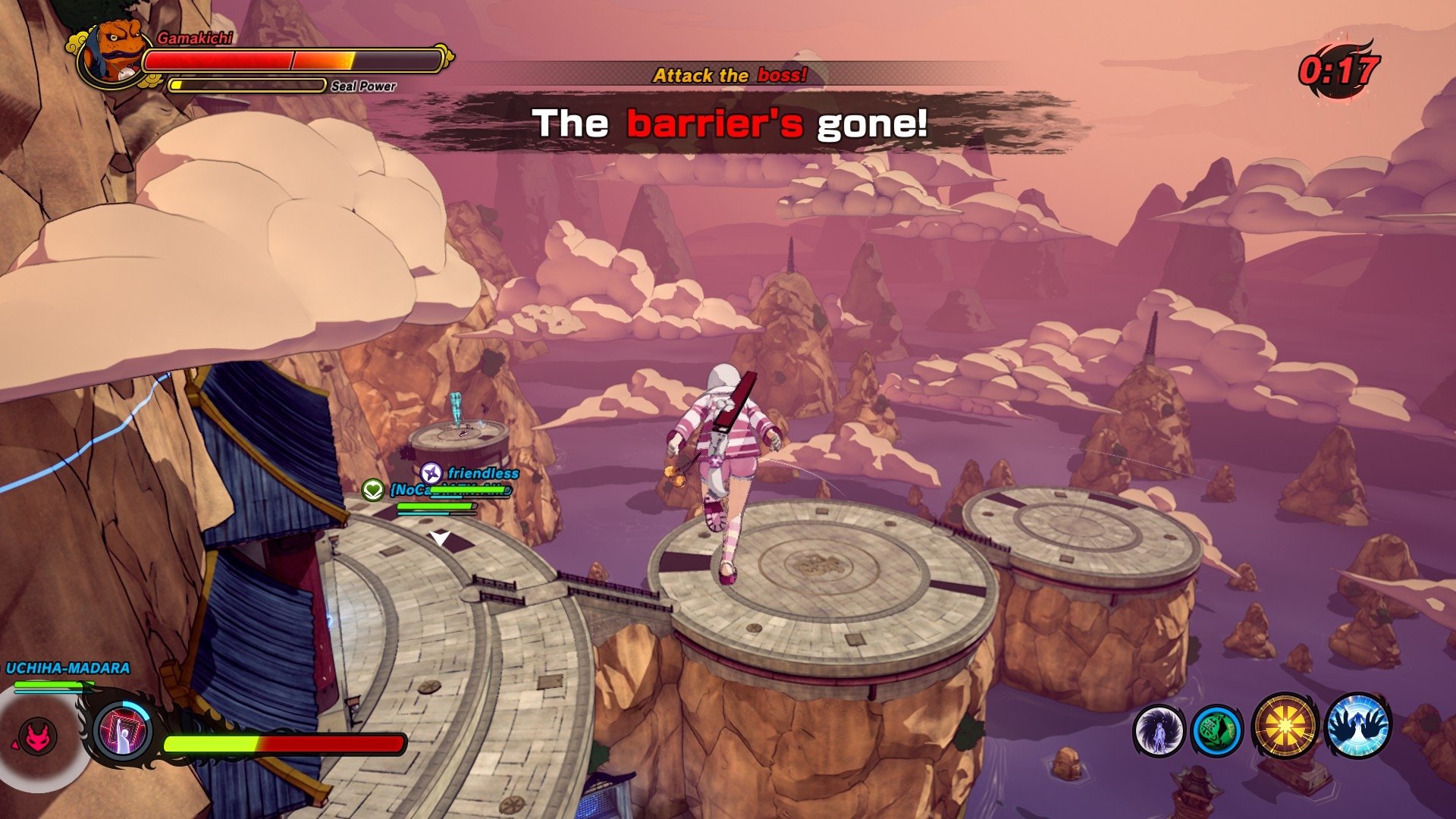Select the pink fox mask icon
This screenshot has height=819, width=1456.
(38, 736)
